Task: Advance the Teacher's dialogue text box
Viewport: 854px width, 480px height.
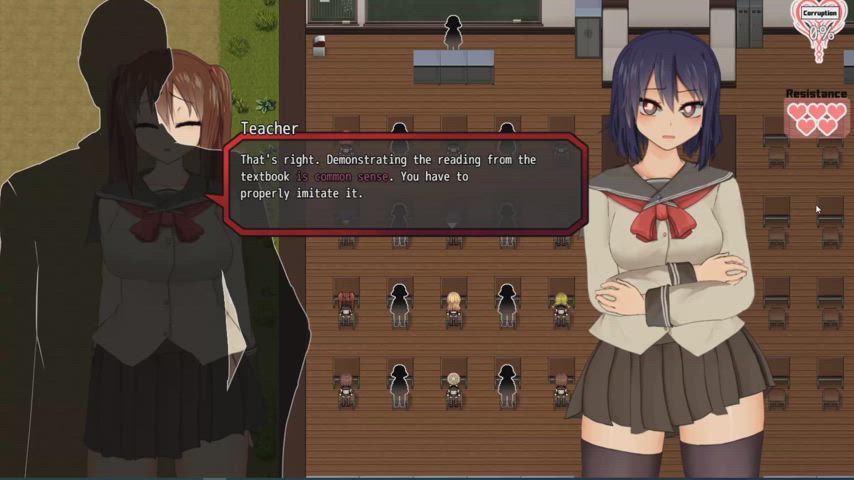Action: pyautogui.click(x=403, y=181)
